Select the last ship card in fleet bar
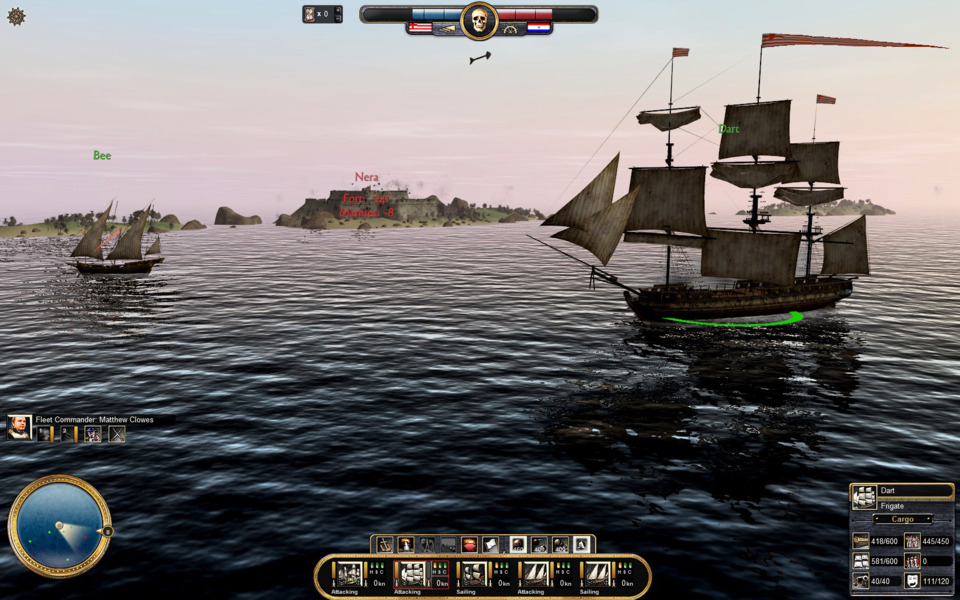960x600 pixels. 597,574
